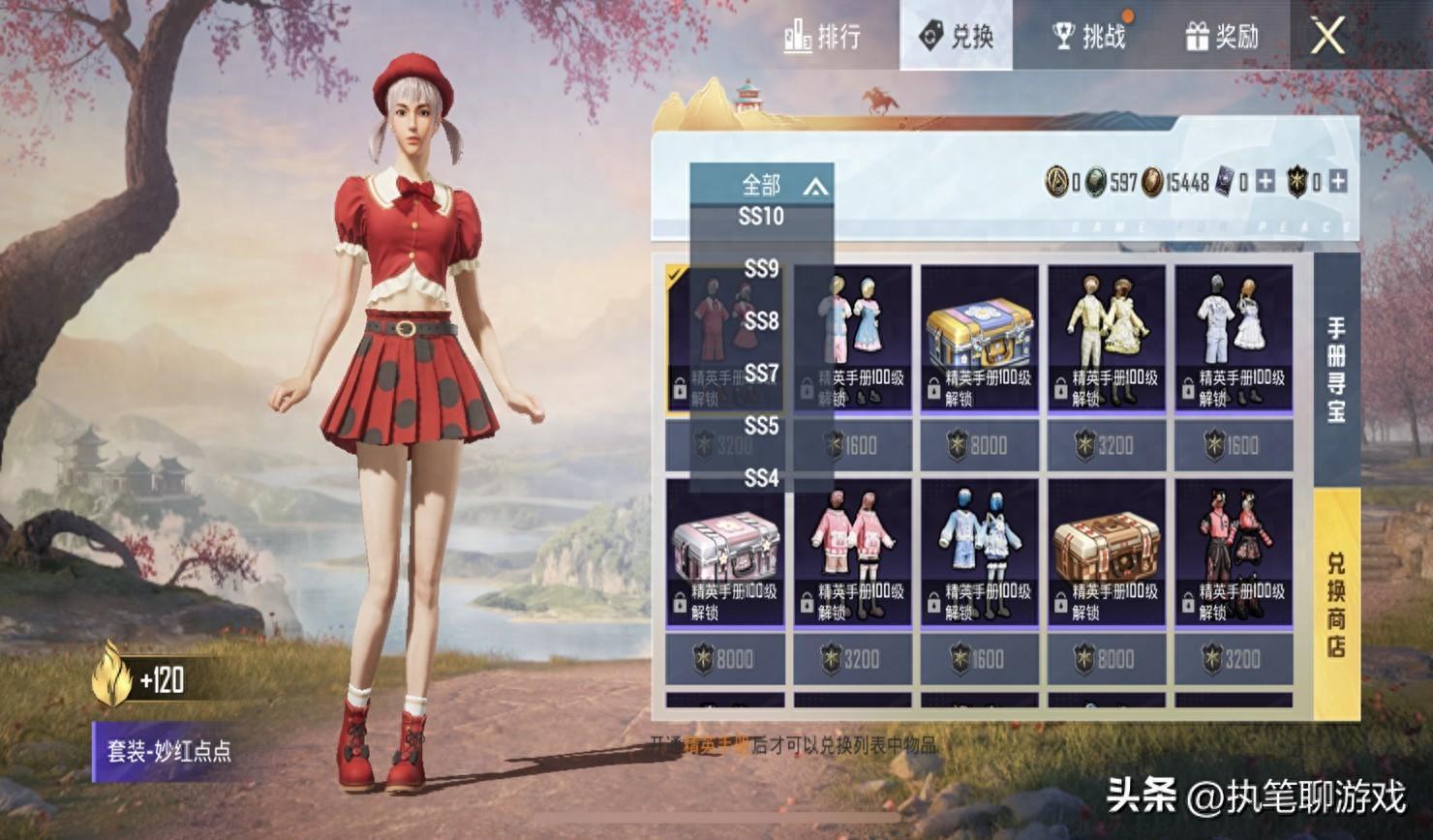Switch to the 兑换商店 side tab

click(x=1336, y=604)
